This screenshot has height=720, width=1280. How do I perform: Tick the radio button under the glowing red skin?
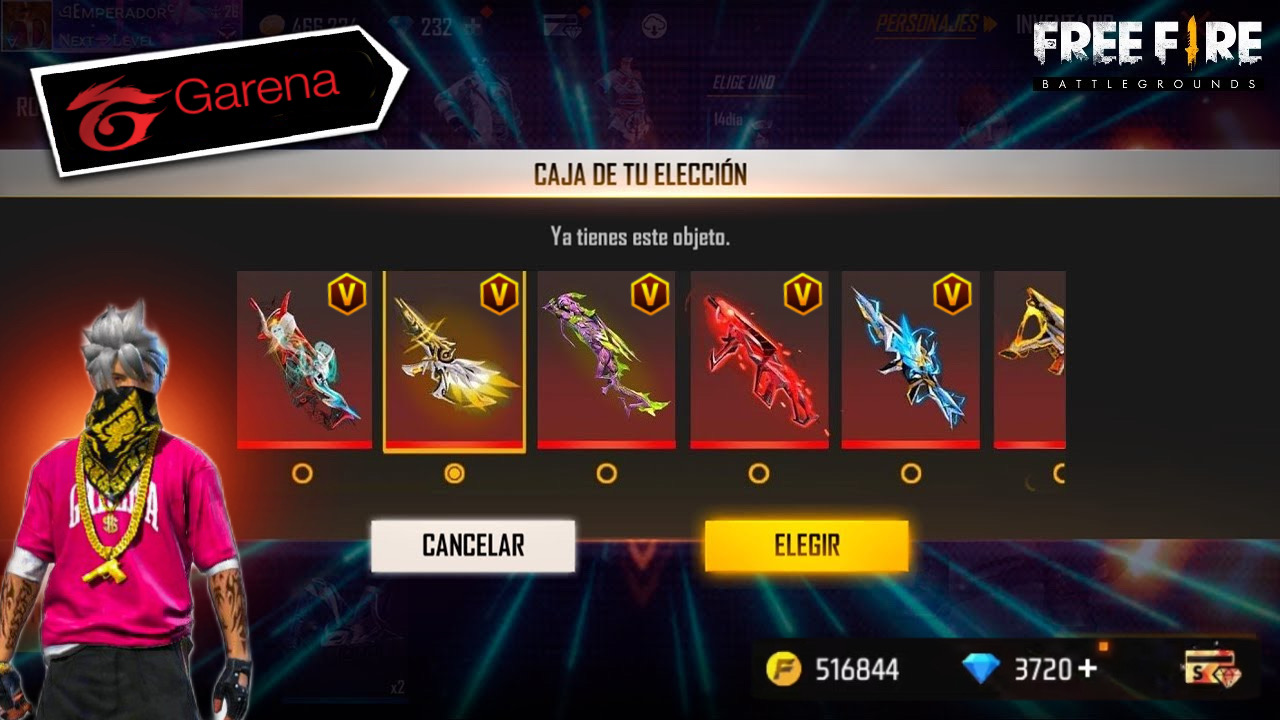point(759,473)
